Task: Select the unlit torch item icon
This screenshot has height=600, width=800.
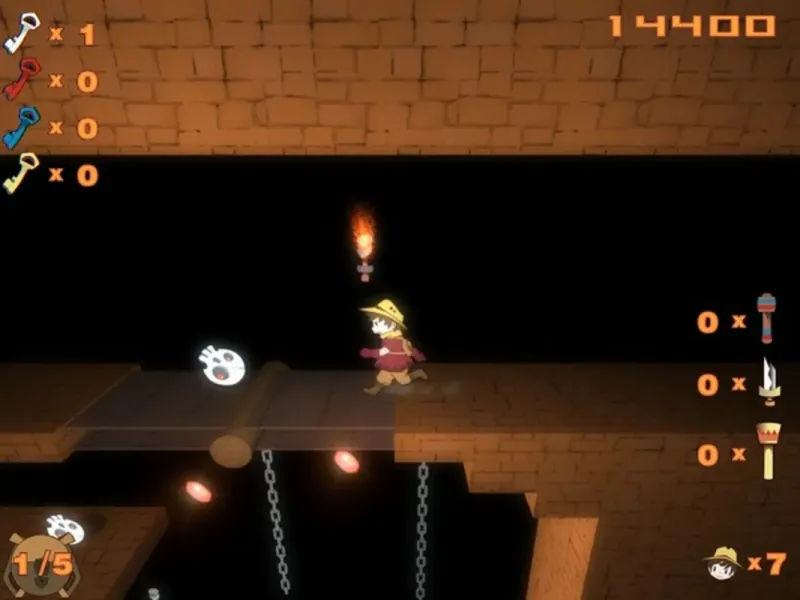Action: [768, 450]
